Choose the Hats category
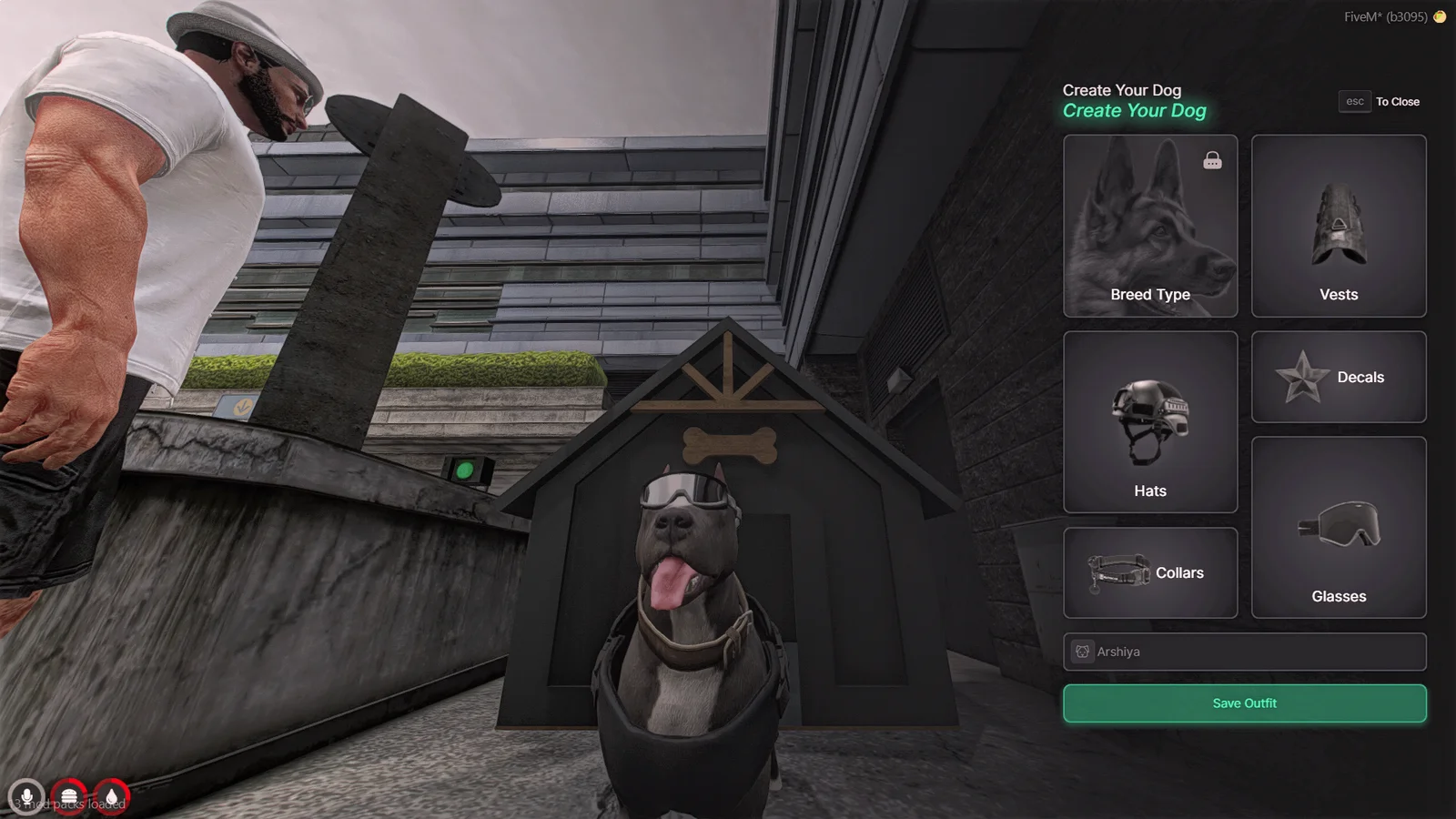 [x=1149, y=422]
